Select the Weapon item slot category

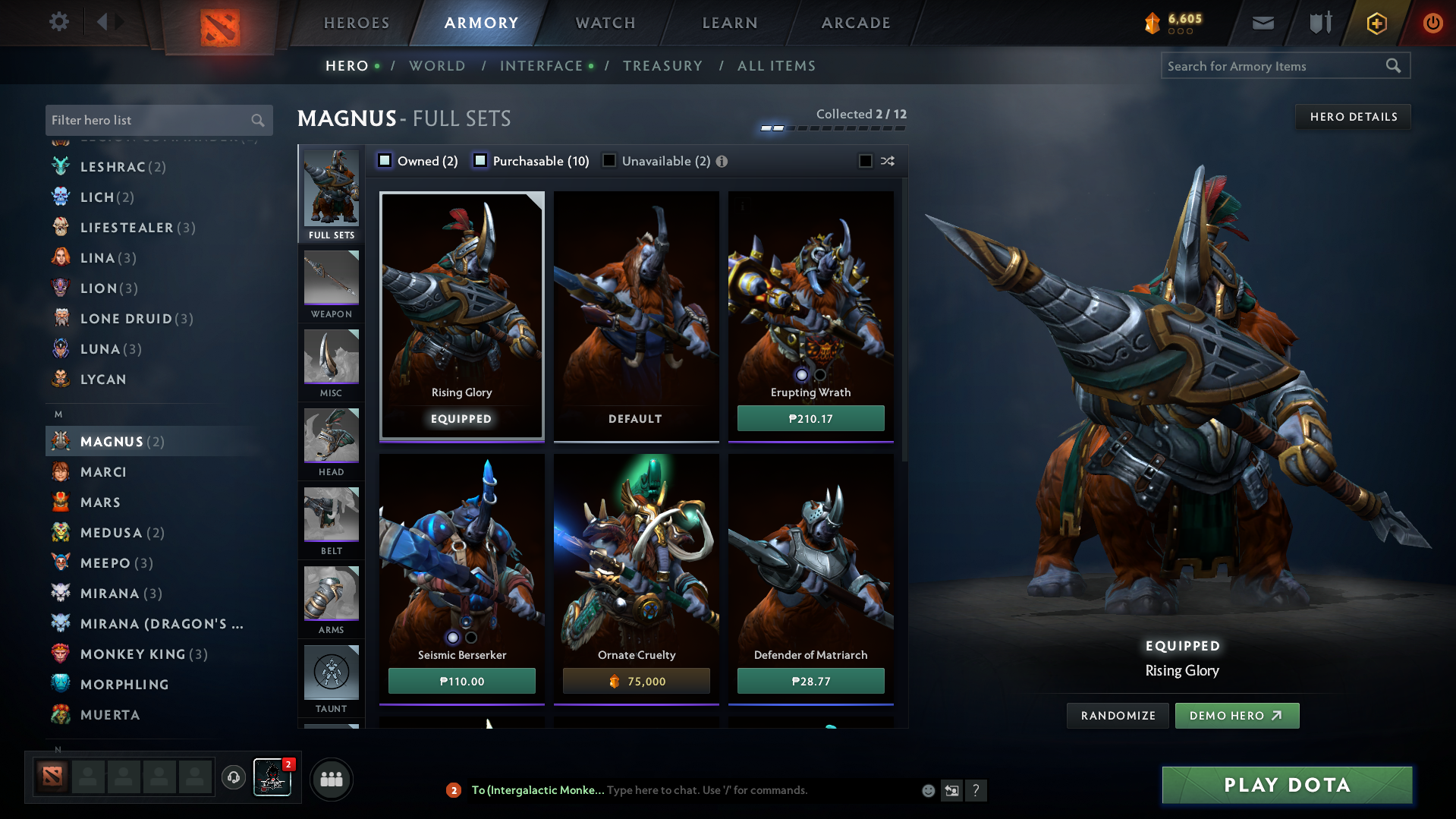332,285
